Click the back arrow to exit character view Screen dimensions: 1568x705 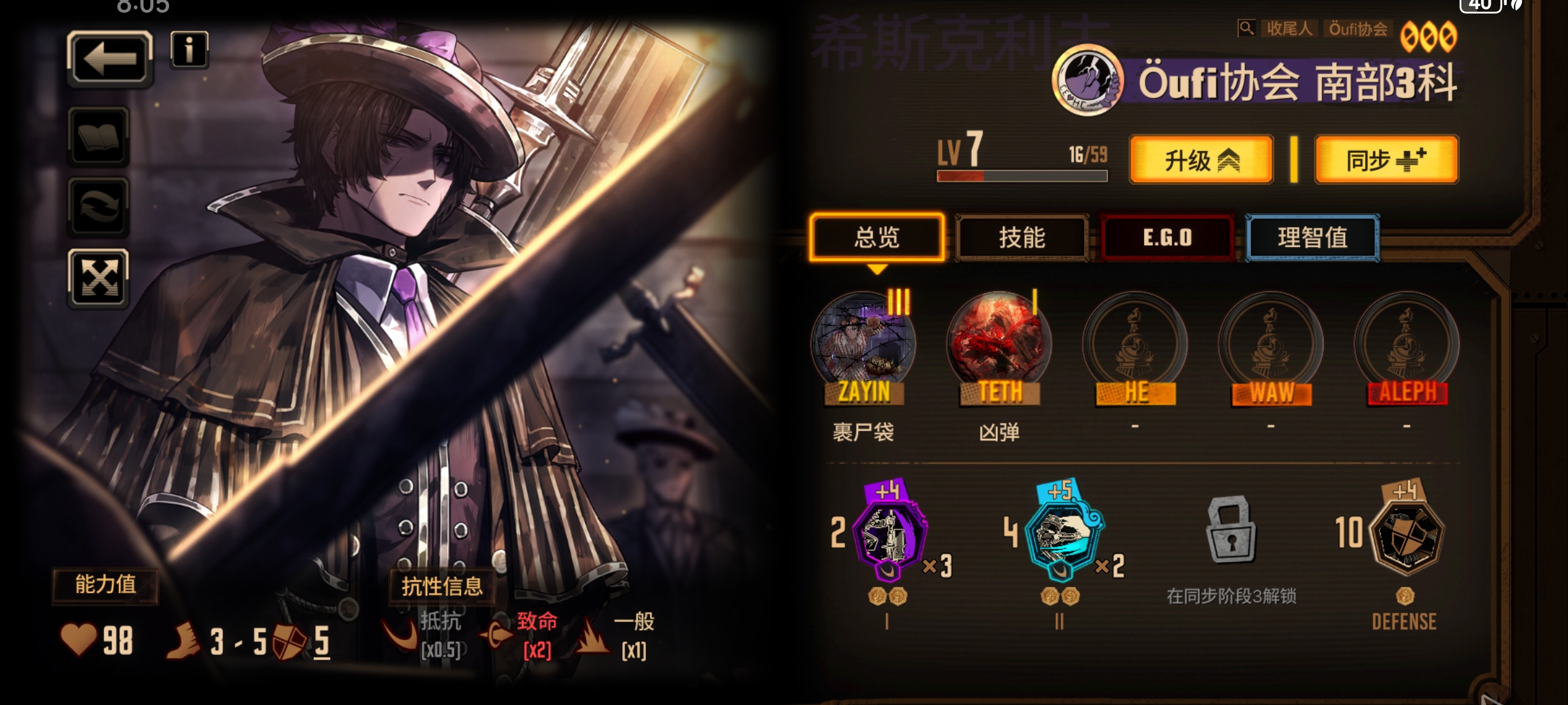coord(109,58)
